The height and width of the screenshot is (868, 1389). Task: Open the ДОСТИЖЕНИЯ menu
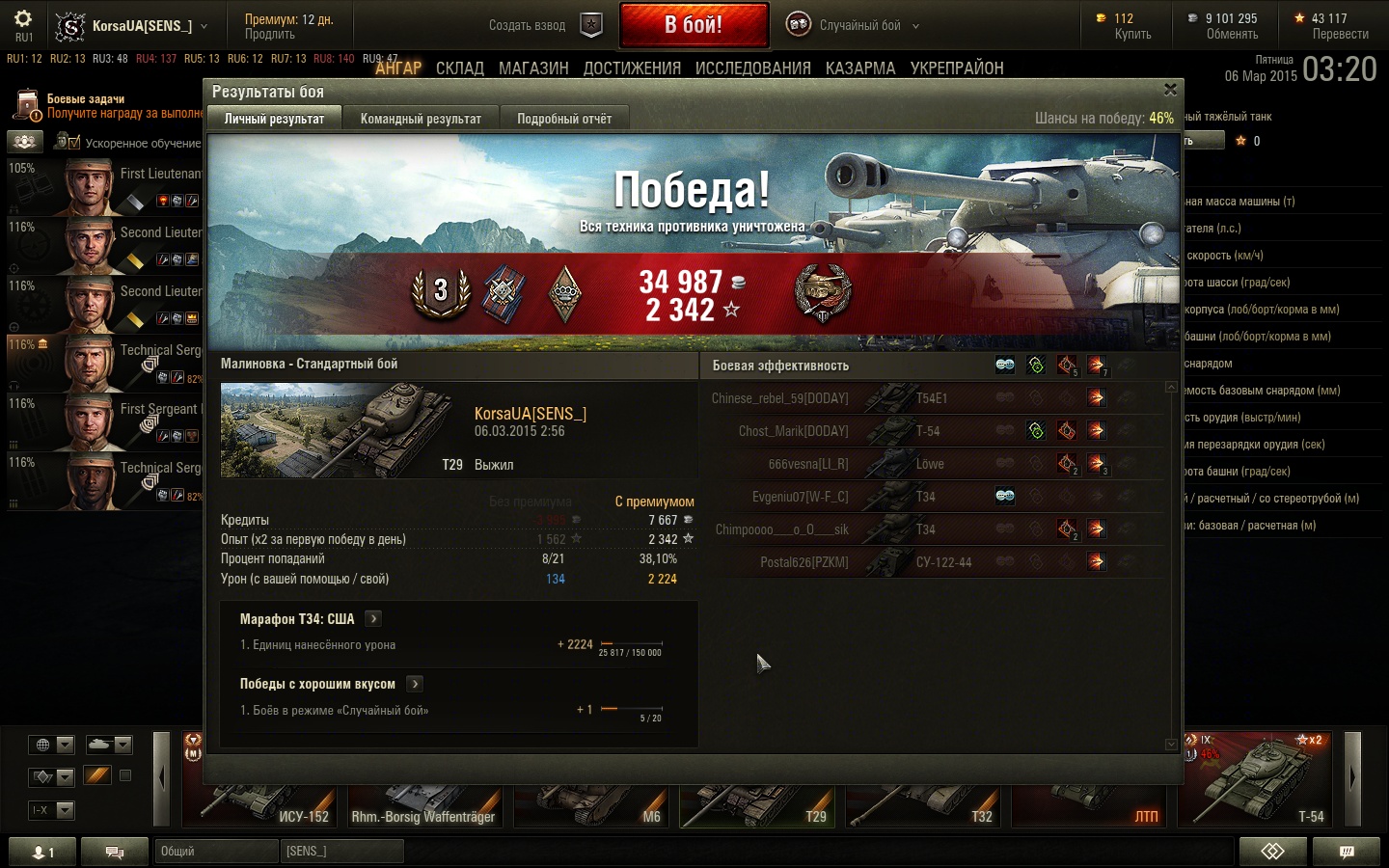pos(632,68)
